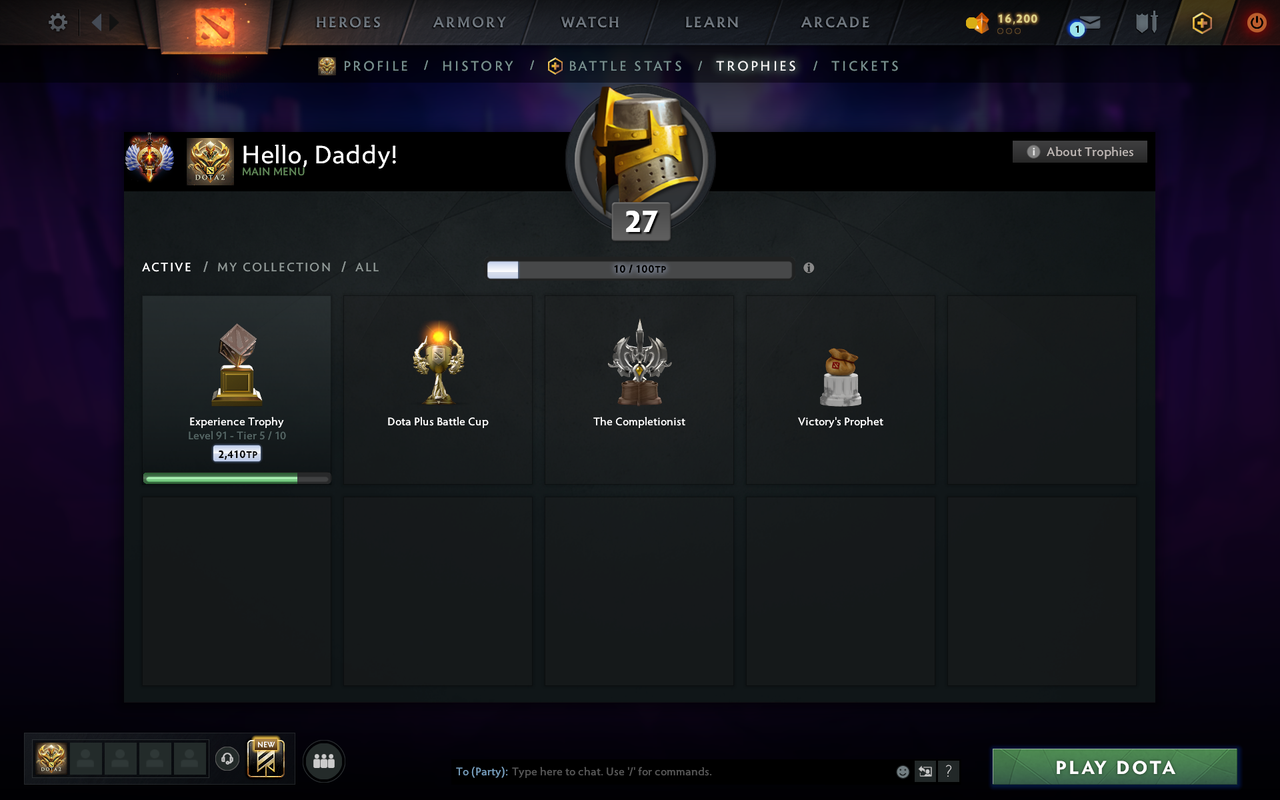Click the power/quit icon
Screen dimensions: 1280x800
[x=1256, y=22]
